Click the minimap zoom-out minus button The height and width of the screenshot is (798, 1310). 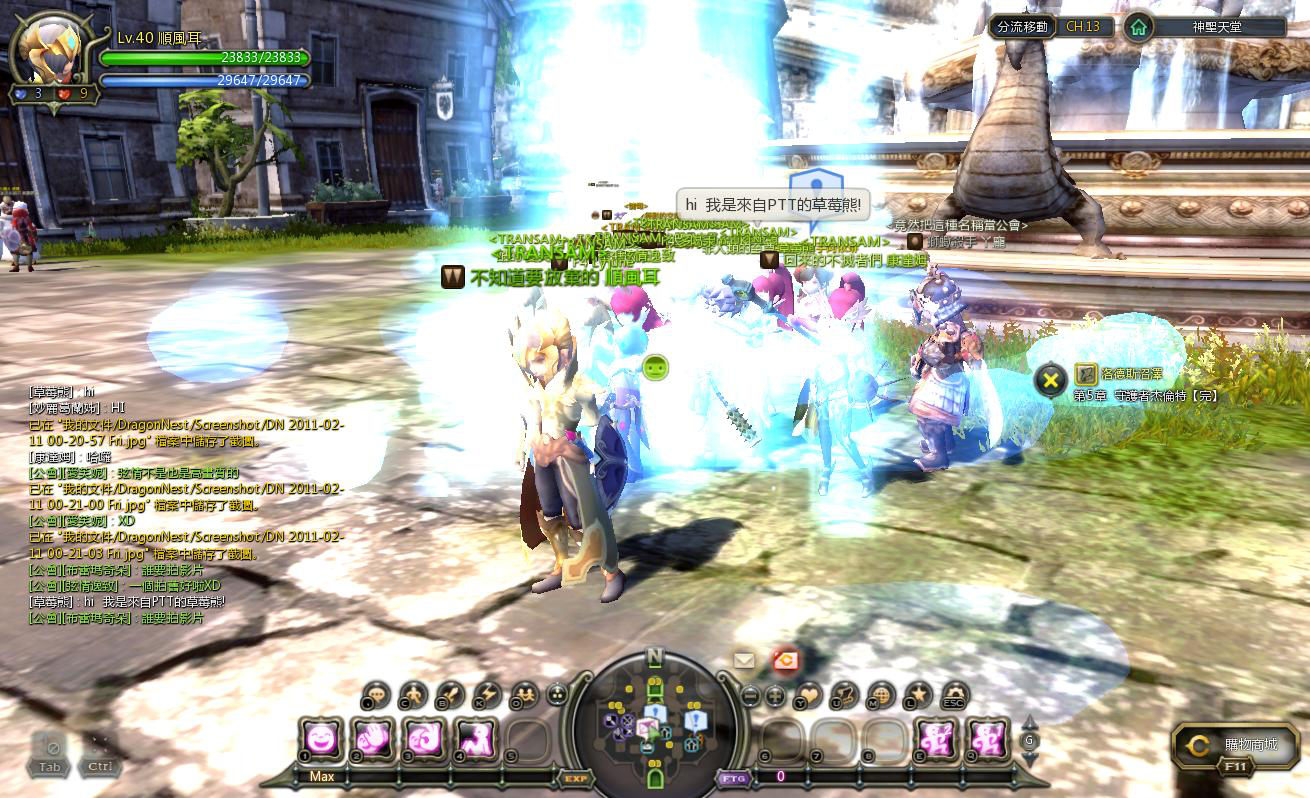pos(750,695)
